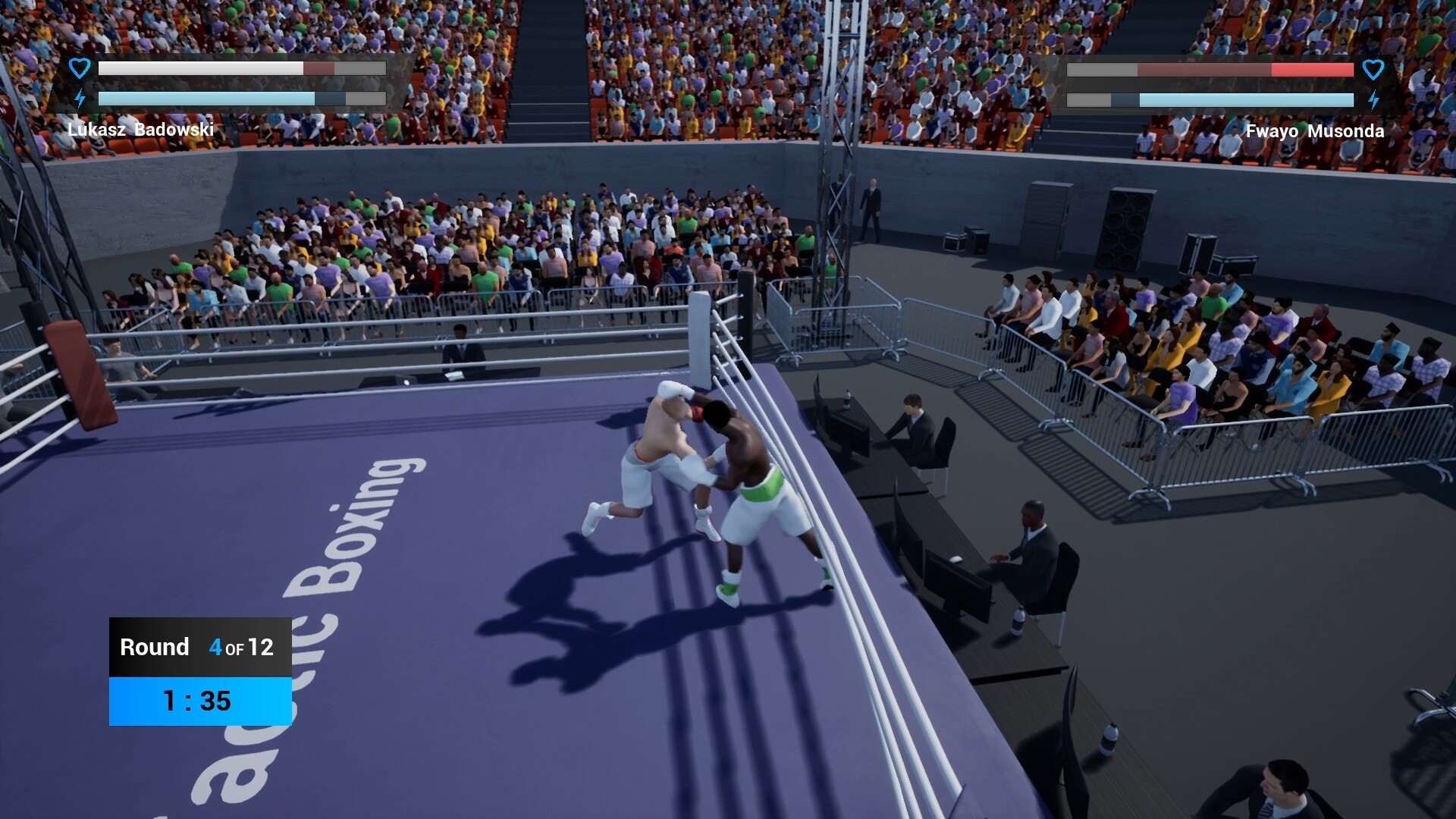Click the 1:35 round timer display
Image resolution: width=1456 pixels, height=819 pixels.
[197, 701]
